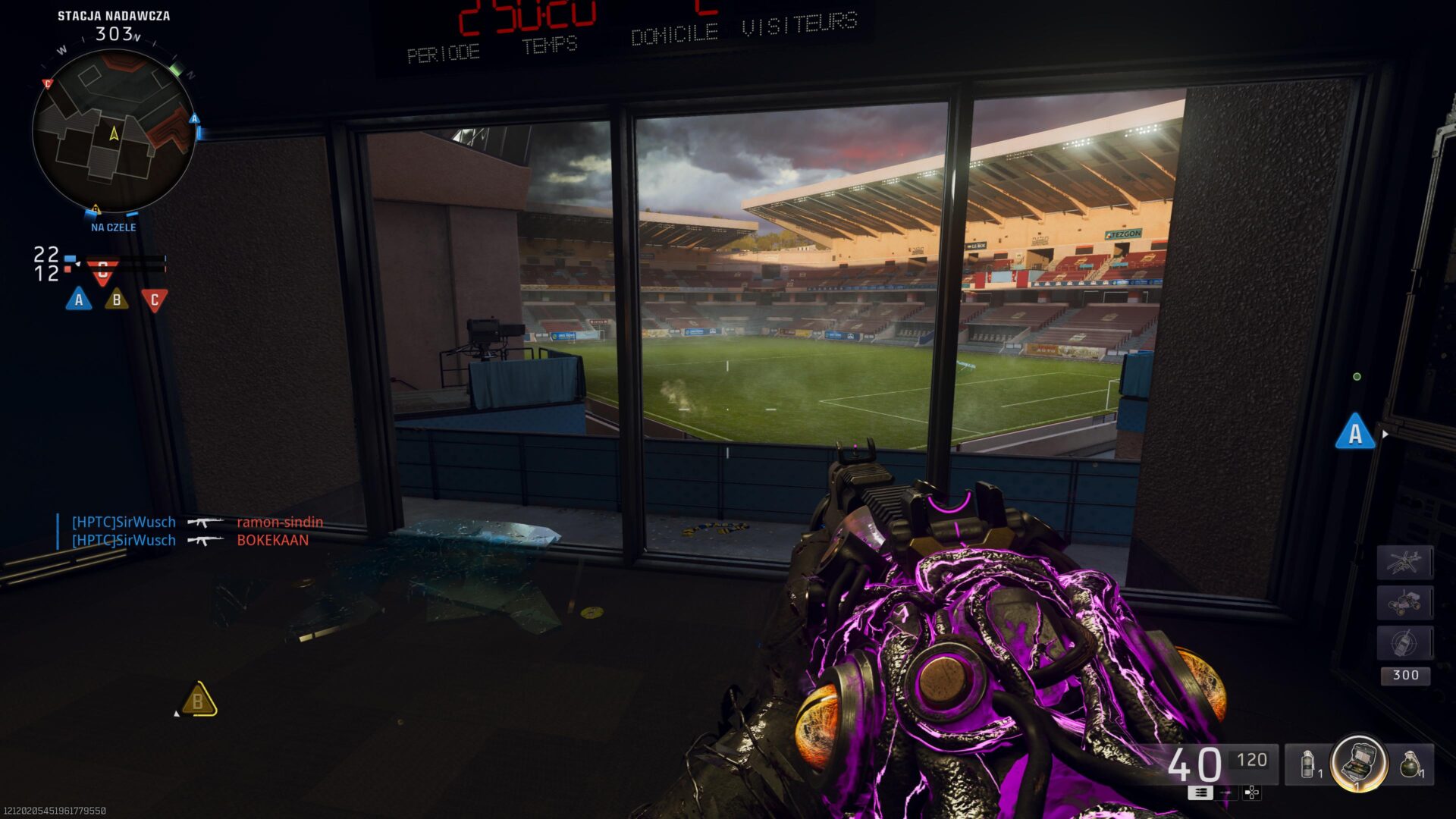The height and width of the screenshot is (819, 1456).
Task: Click the NA CZELE score label
Action: [x=112, y=226]
